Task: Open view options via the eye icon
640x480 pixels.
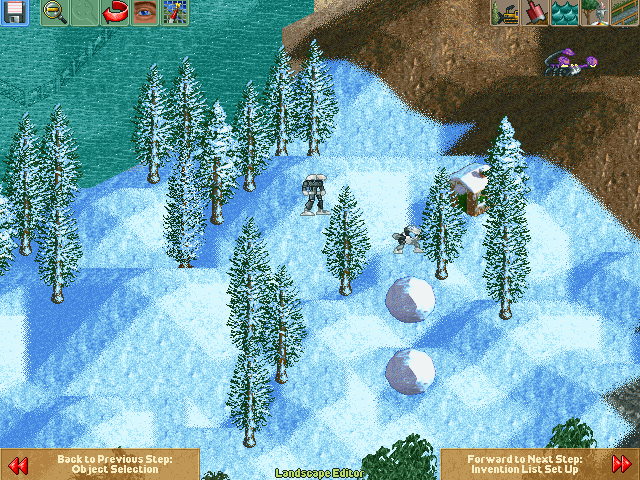Action: click(146, 13)
